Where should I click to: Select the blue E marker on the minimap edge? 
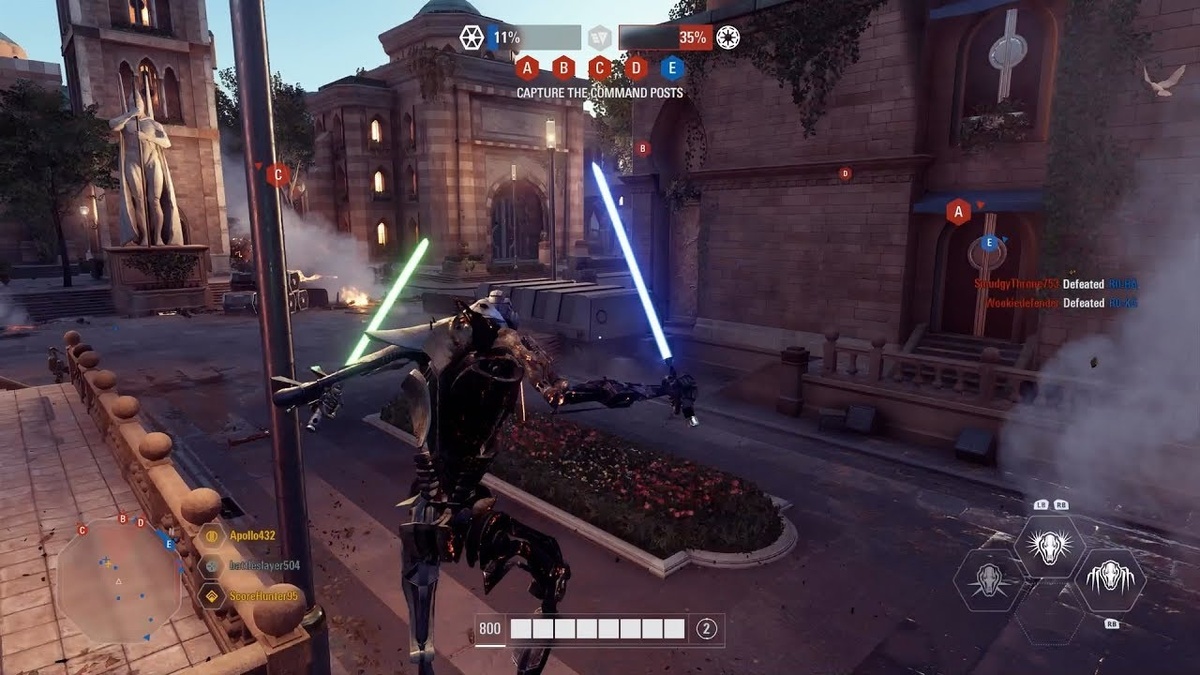pos(170,544)
